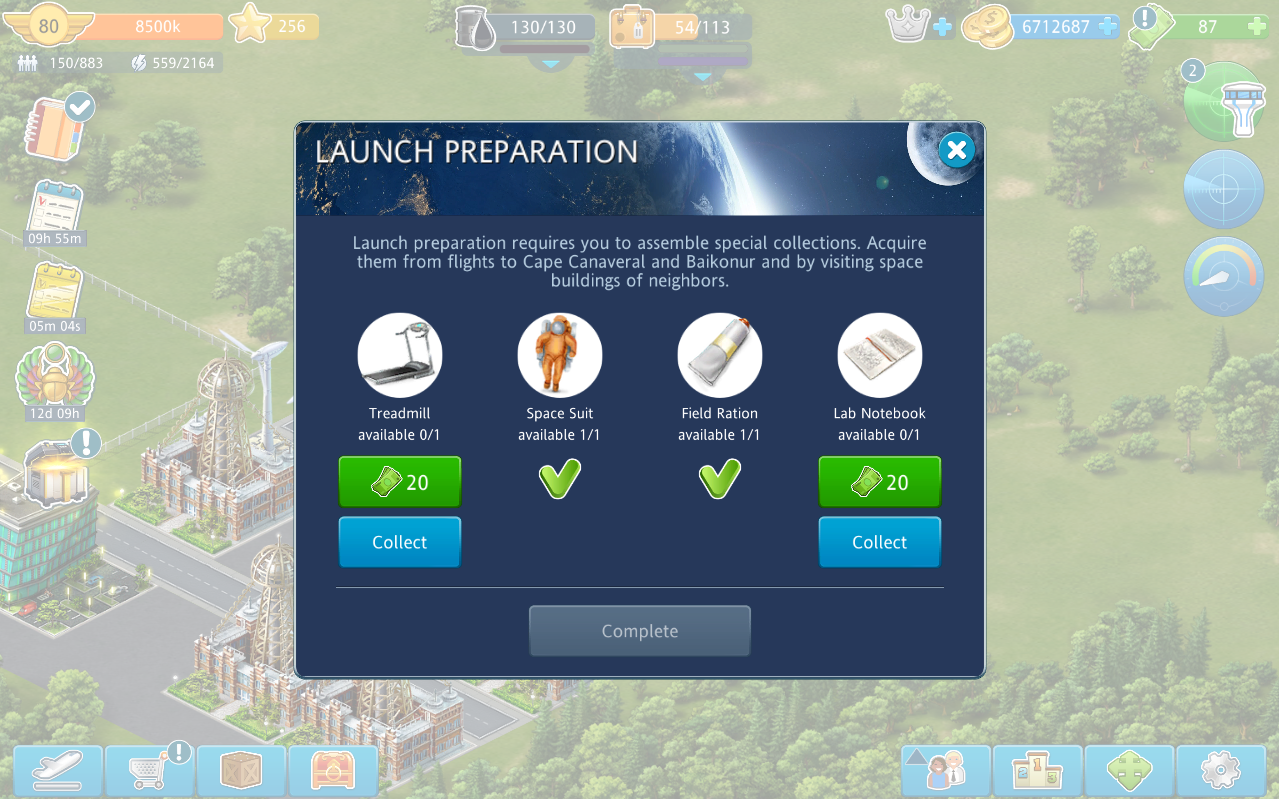Add more green cash with plus
This screenshot has height=799, width=1279.
(x=1256, y=27)
